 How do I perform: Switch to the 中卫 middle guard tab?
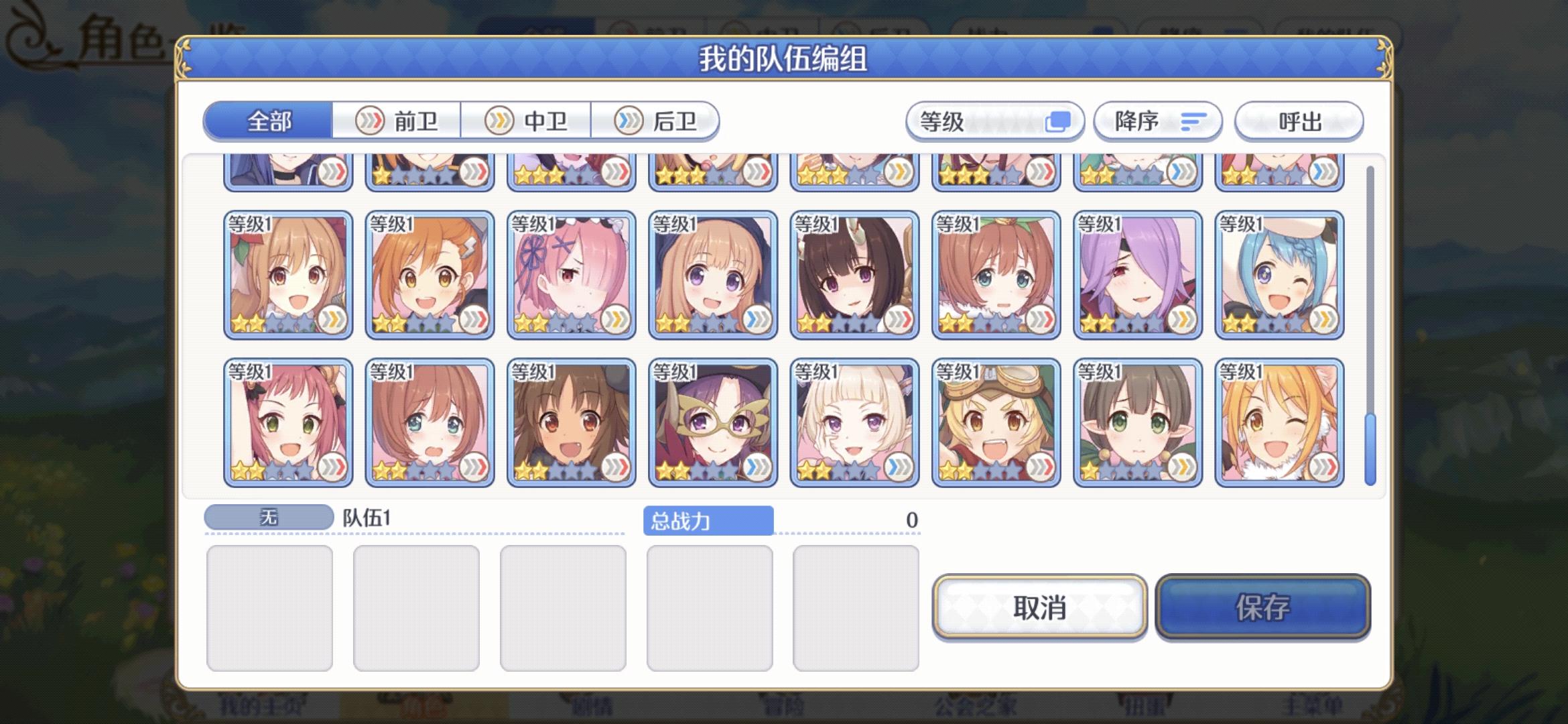[527, 121]
